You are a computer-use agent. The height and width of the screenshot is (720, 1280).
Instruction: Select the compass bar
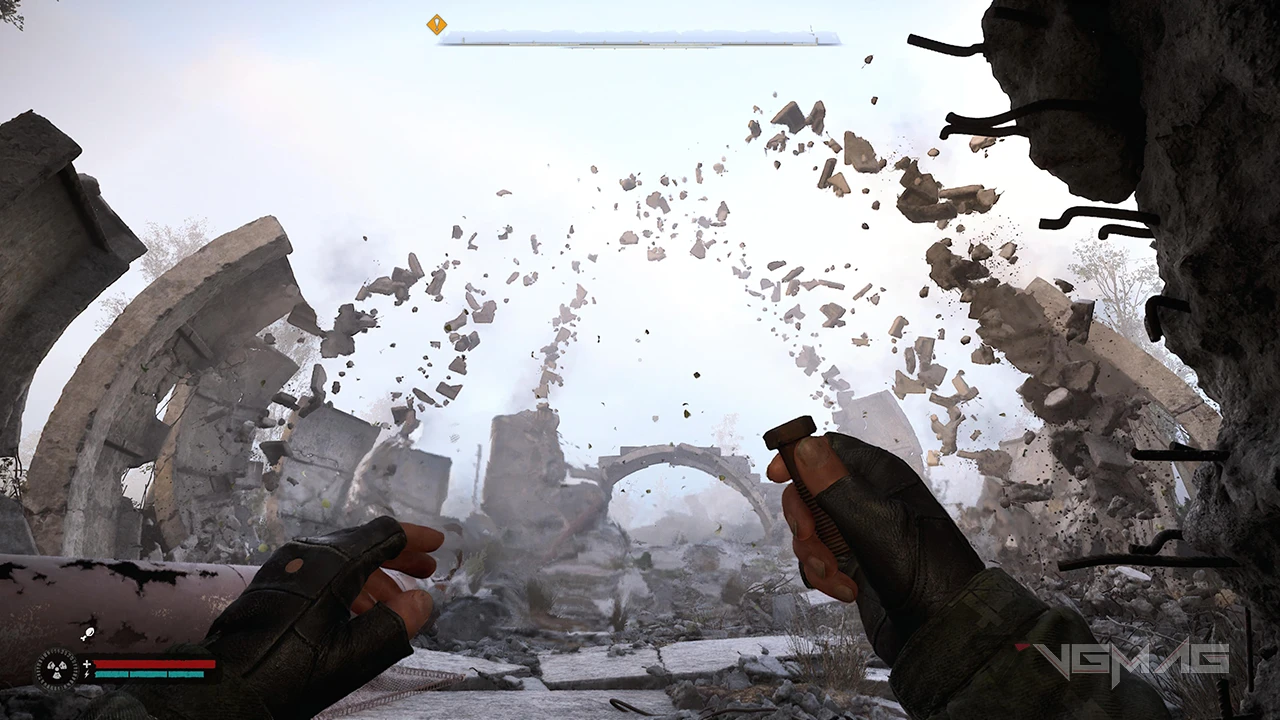pyautogui.click(x=640, y=38)
